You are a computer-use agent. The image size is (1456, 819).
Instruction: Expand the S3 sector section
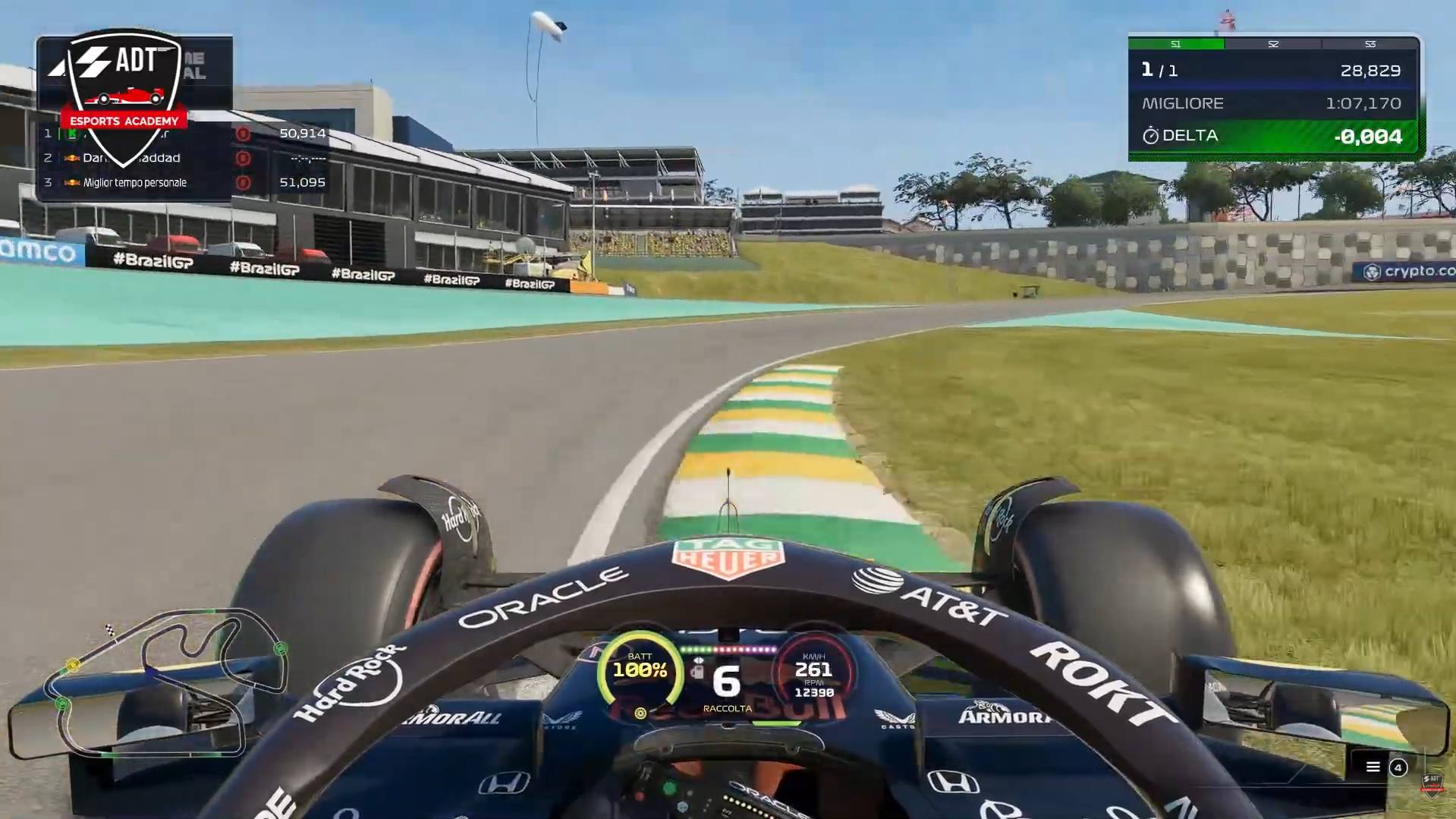click(x=1370, y=44)
